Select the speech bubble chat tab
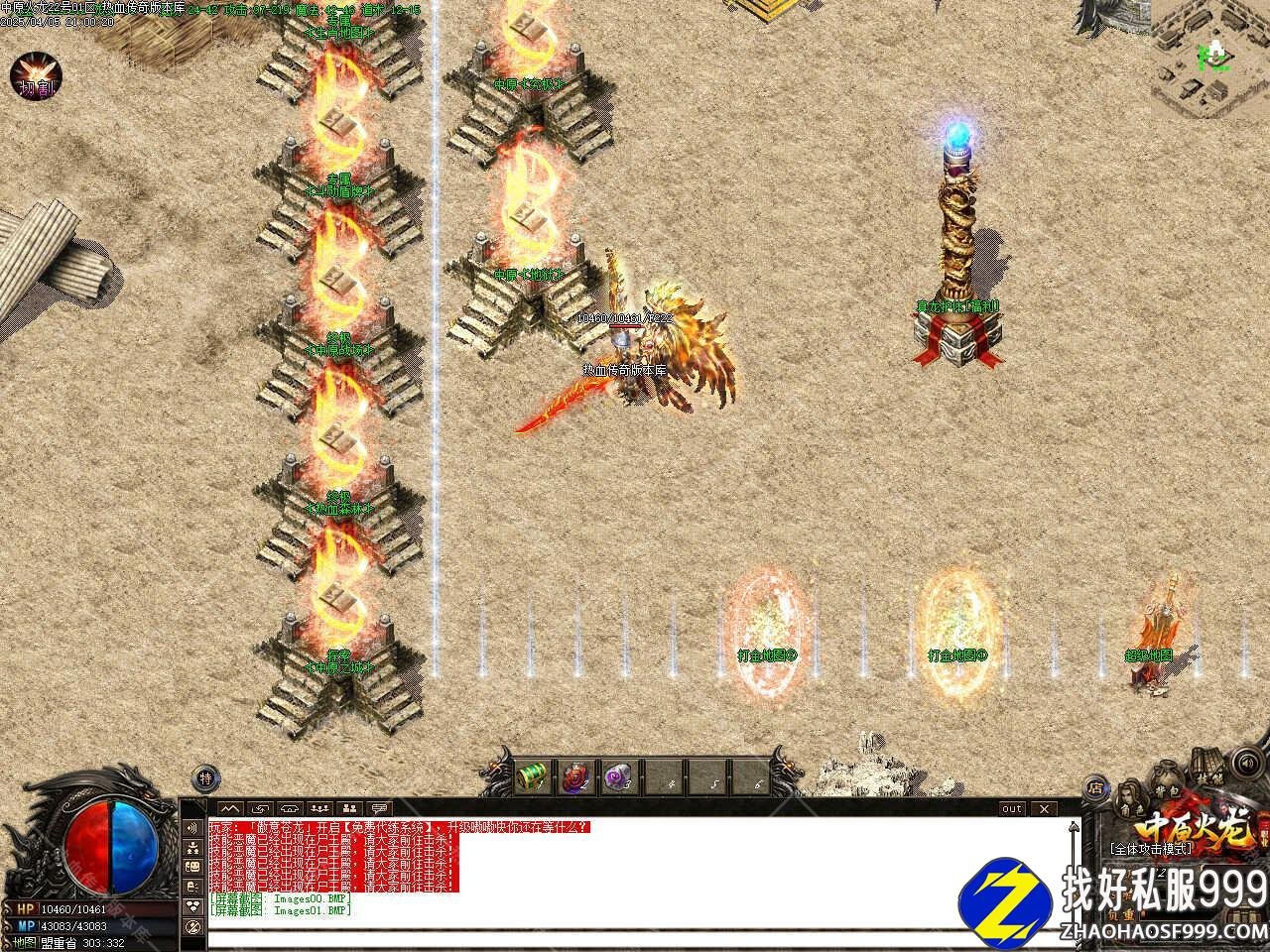This screenshot has height=952, width=1270. (379, 808)
